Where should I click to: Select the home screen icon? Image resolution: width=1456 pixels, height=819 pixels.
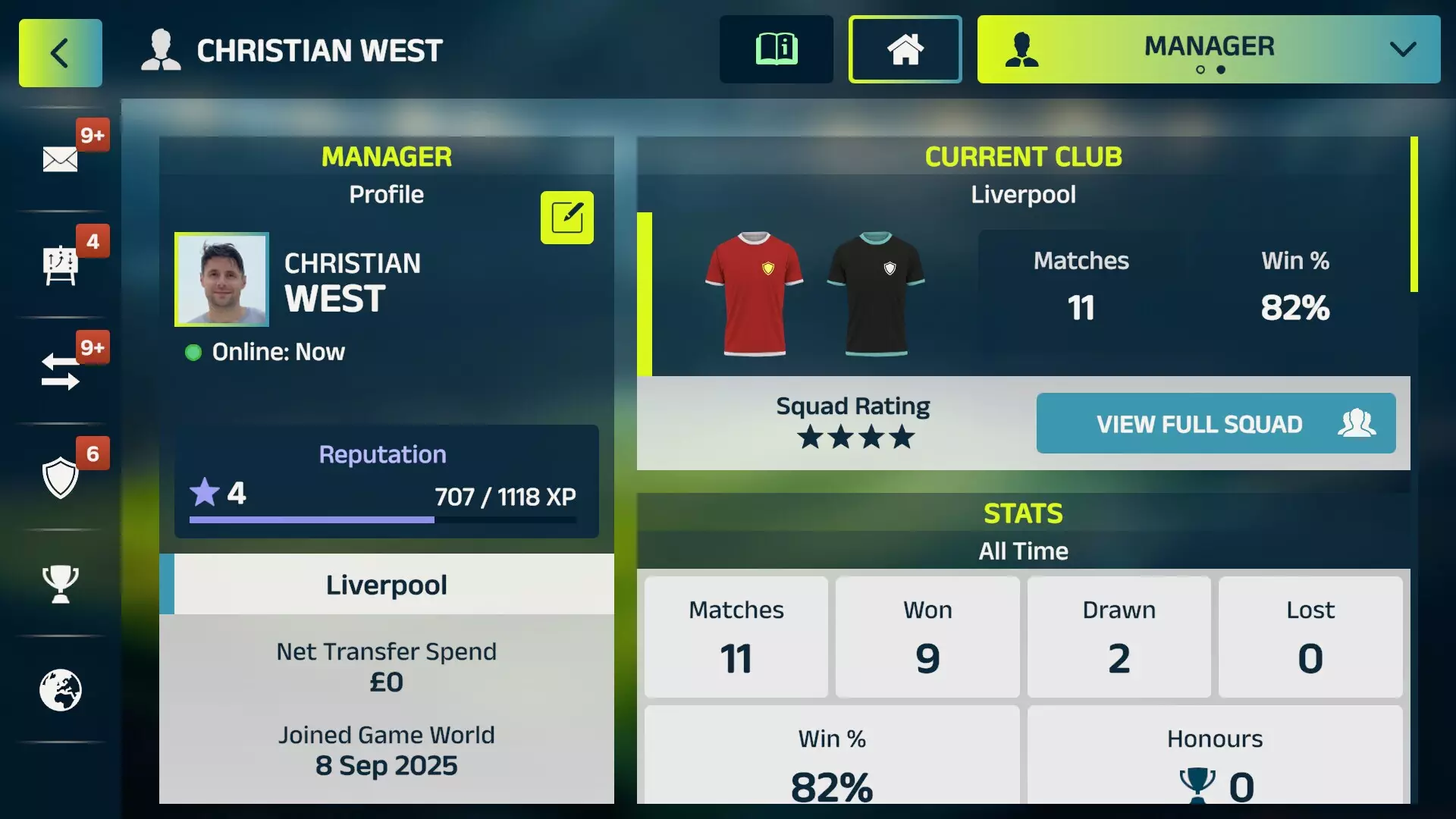905,49
